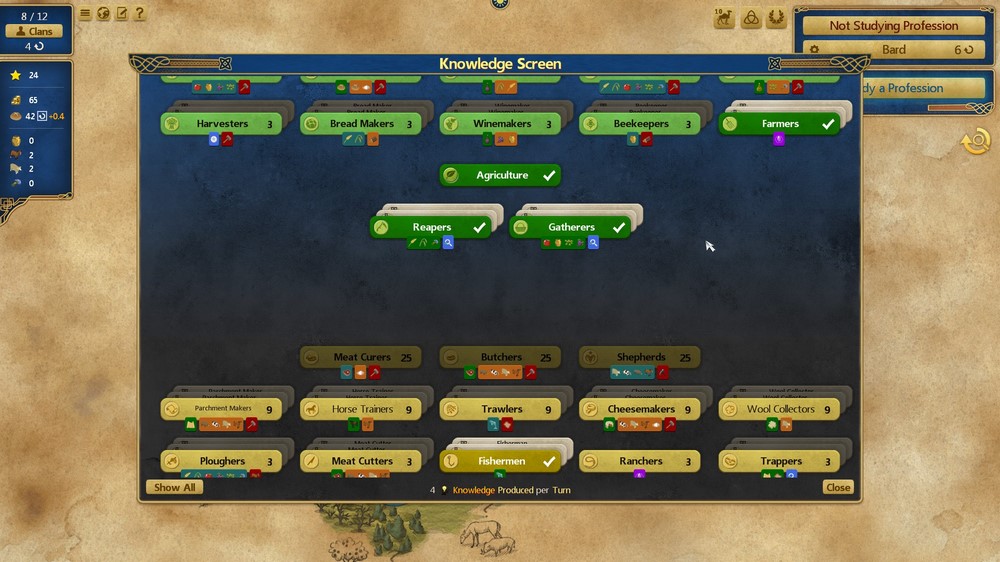Select the Harvesters profession card
Image resolution: width=1000 pixels, height=562 pixels.
point(221,124)
